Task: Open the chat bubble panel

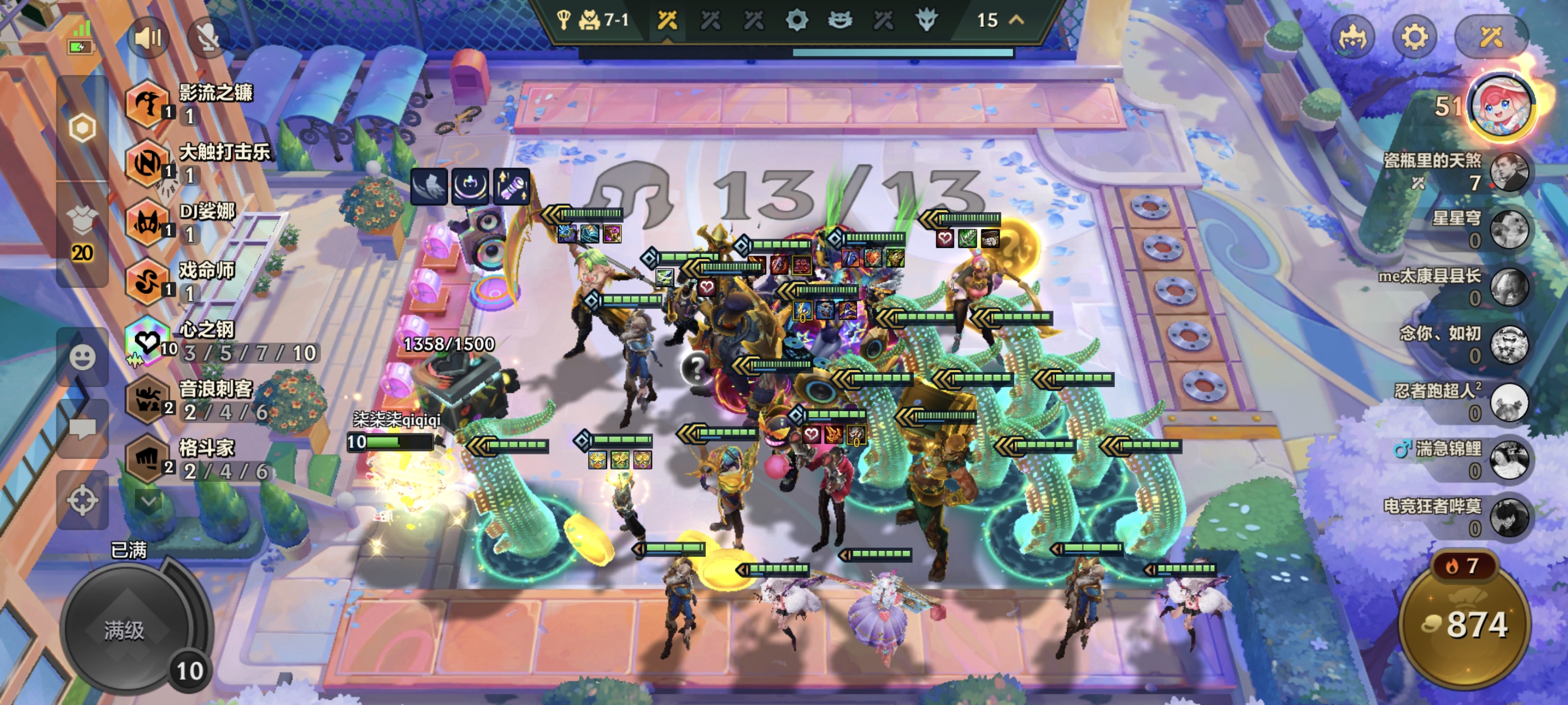Action: (x=82, y=429)
